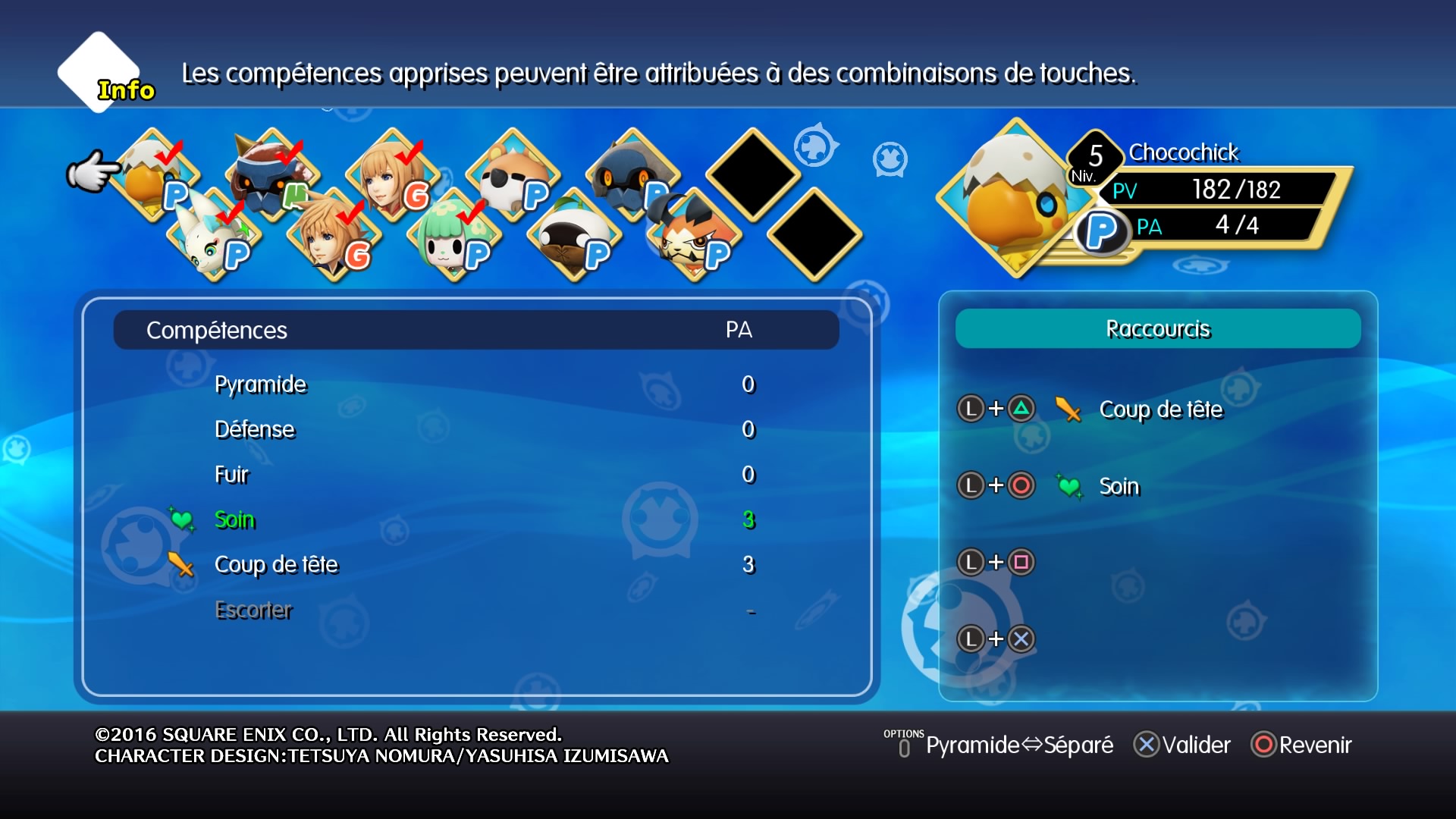Select Coup de tête in the skills list
The height and width of the screenshot is (819, 1456).
click(276, 565)
